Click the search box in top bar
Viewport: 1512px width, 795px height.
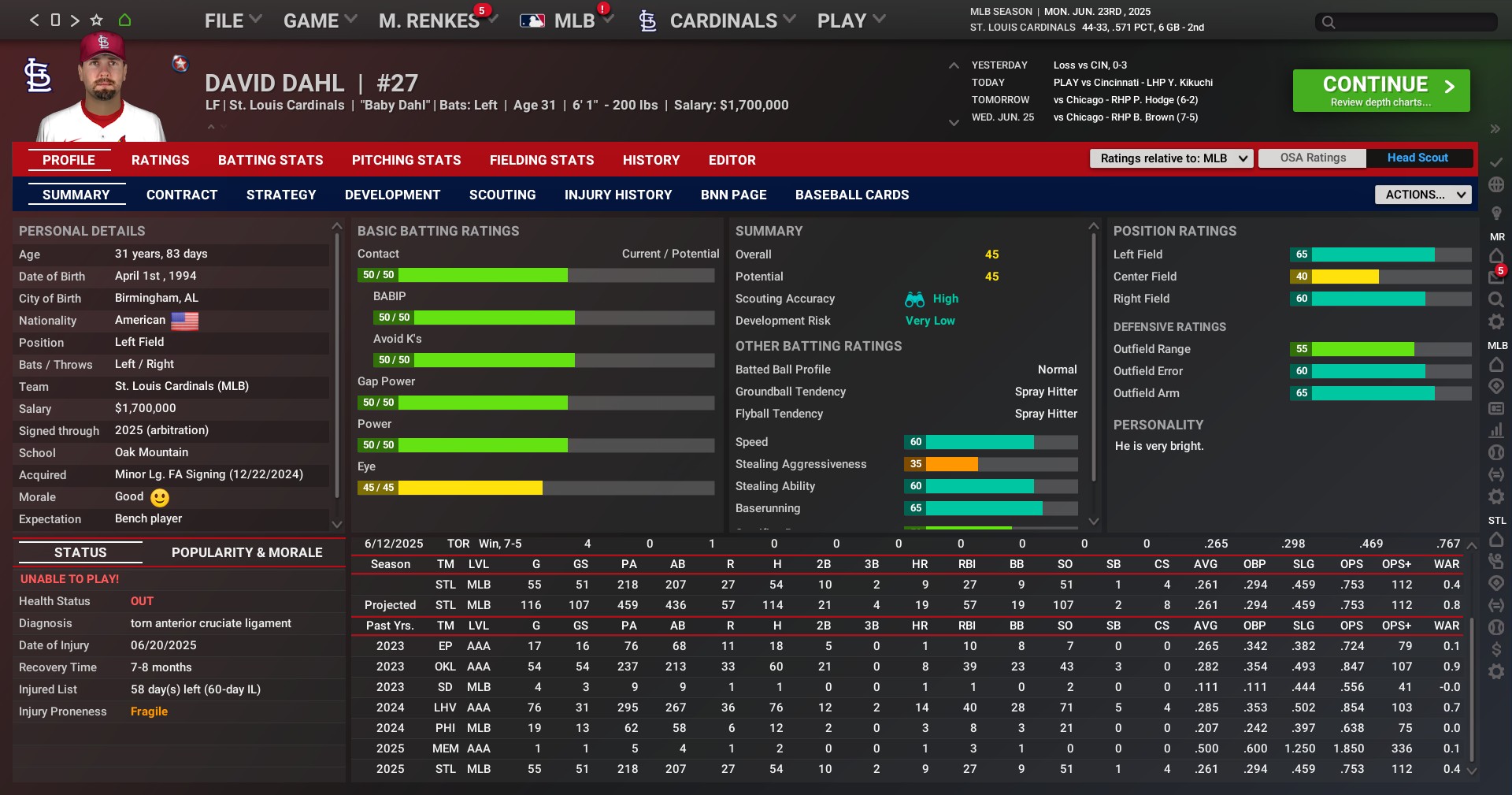1406,22
